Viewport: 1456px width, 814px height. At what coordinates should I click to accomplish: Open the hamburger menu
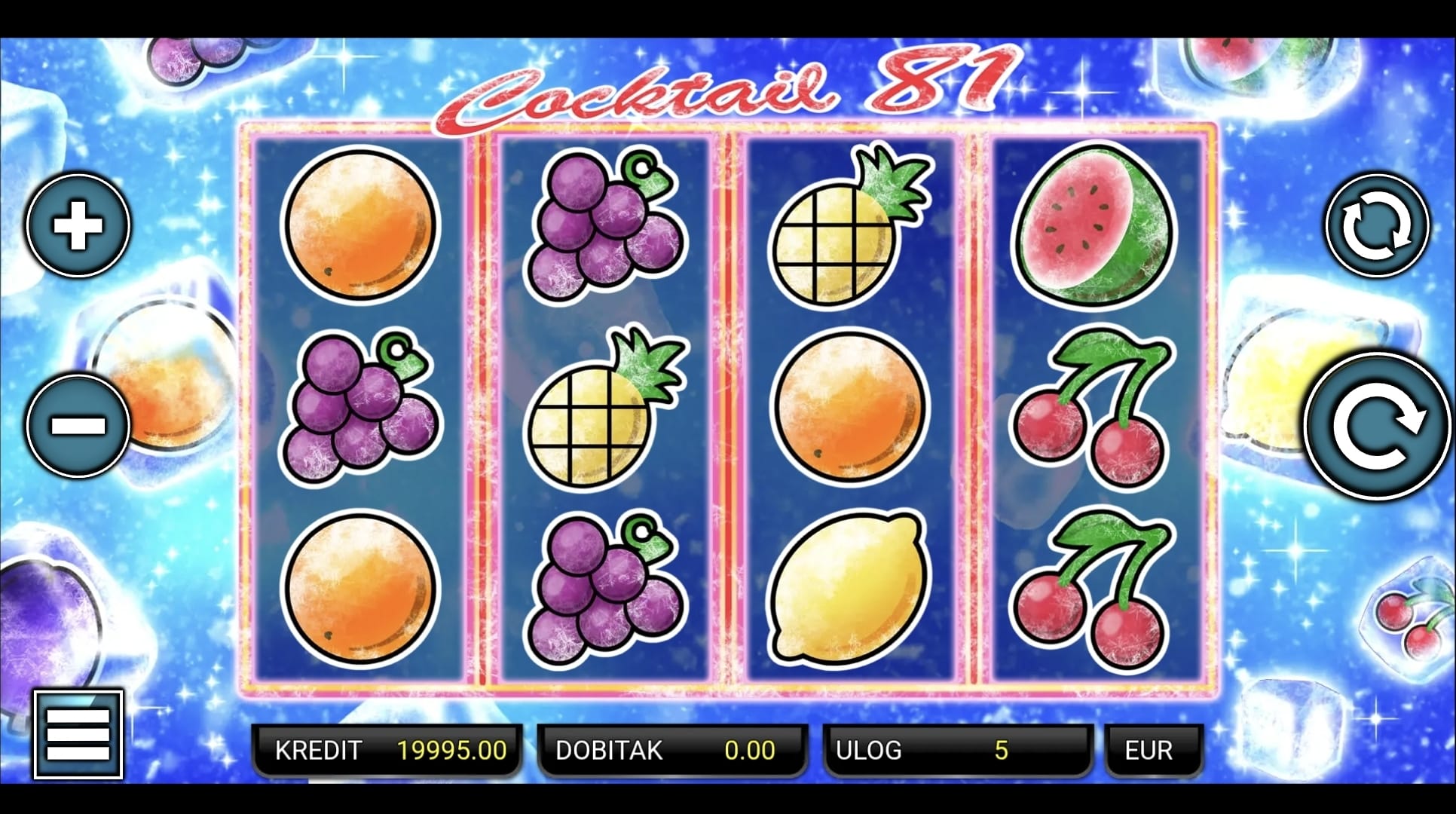(78, 734)
